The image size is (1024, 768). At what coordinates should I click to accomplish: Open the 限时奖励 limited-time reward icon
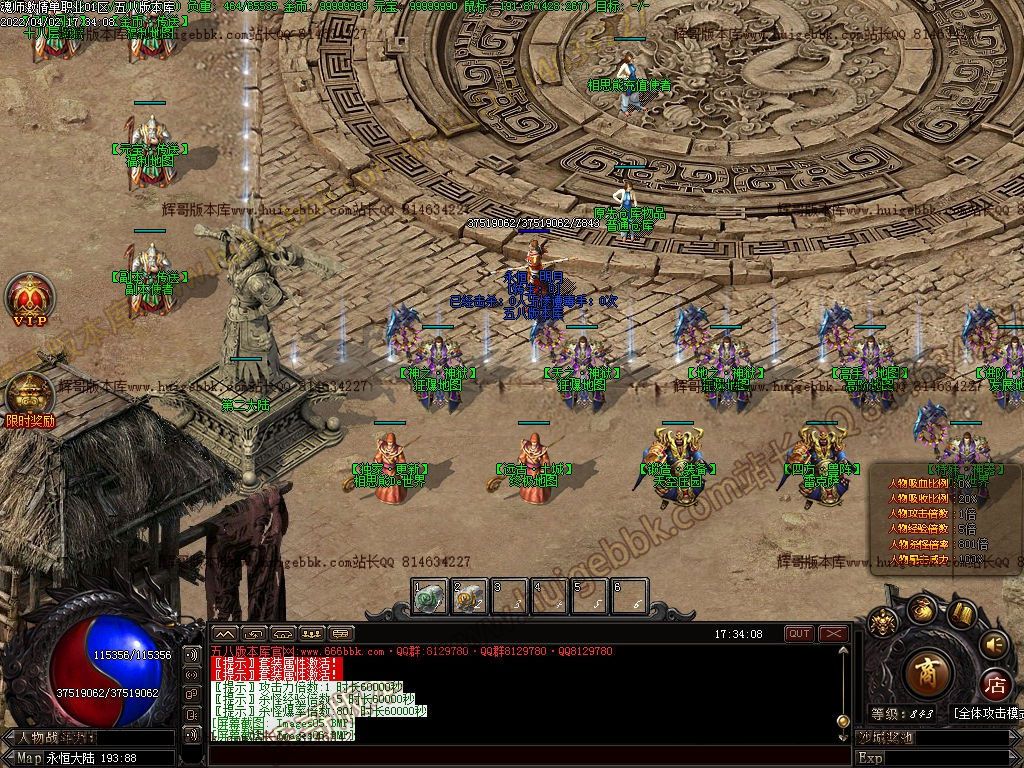point(29,396)
